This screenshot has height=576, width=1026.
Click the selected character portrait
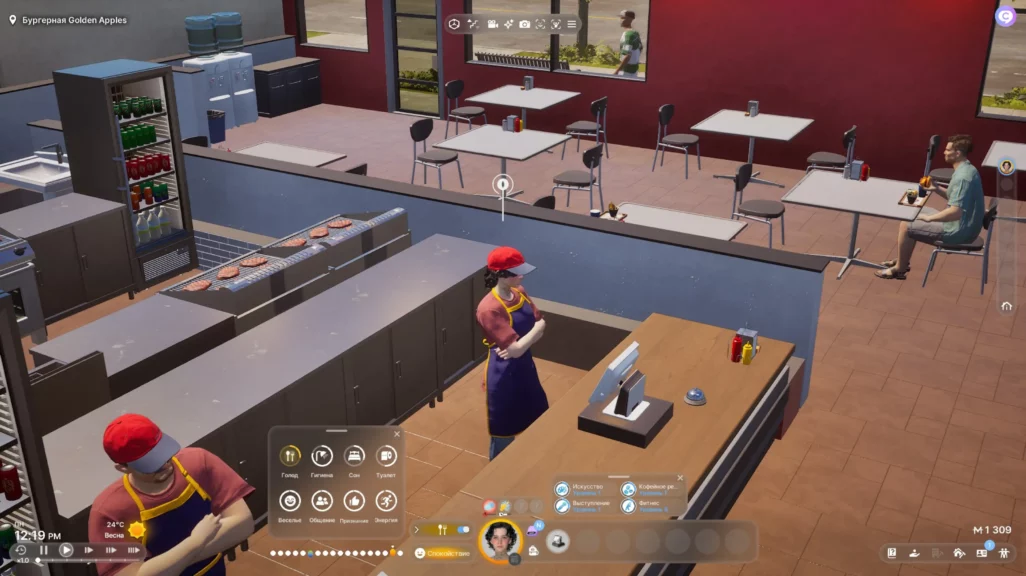[501, 541]
